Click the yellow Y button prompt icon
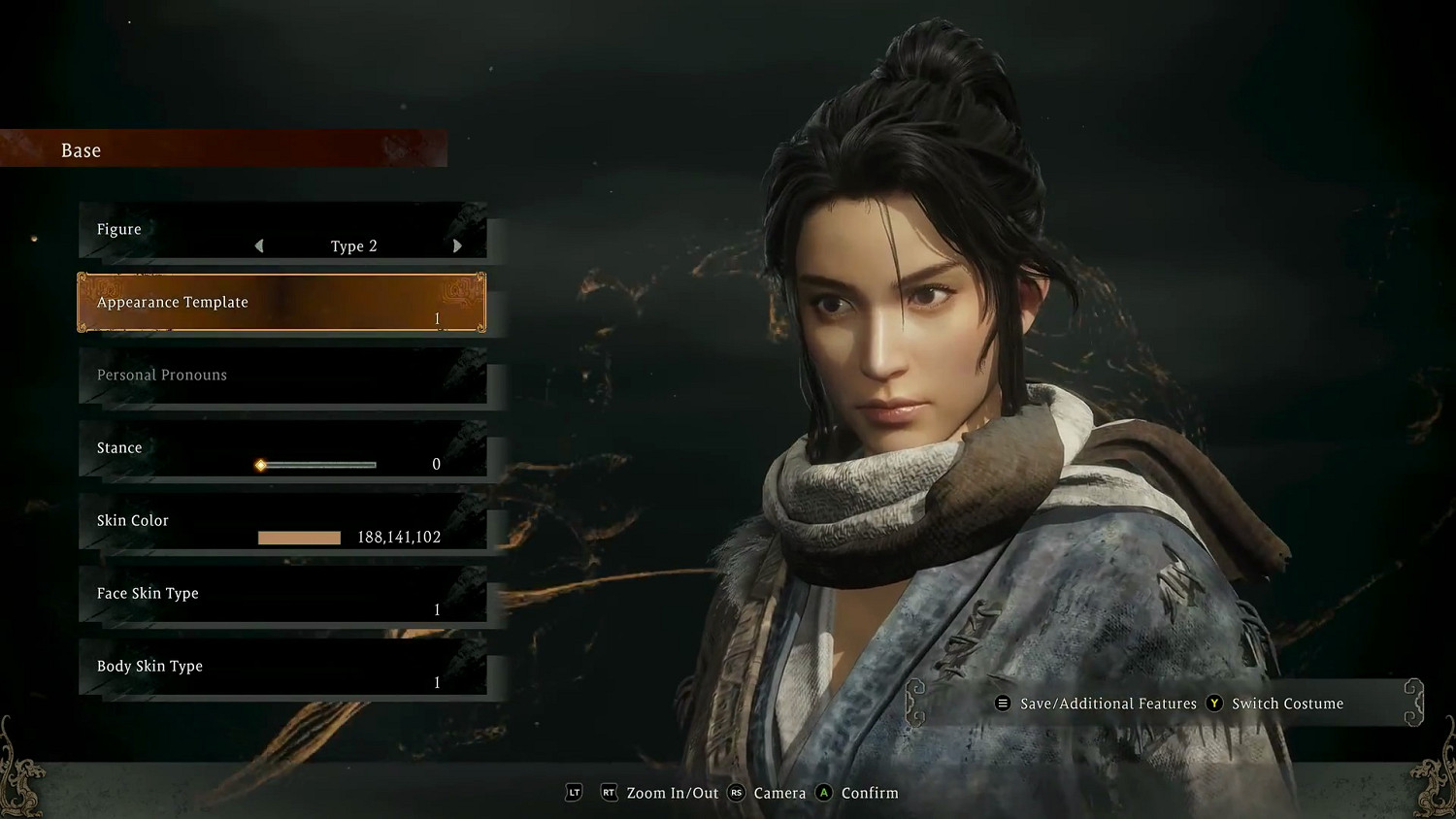 (1214, 703)
